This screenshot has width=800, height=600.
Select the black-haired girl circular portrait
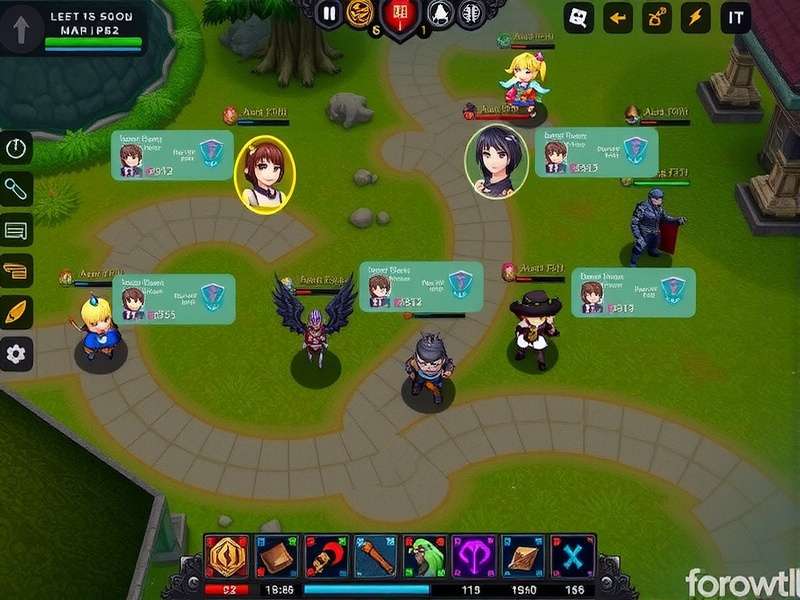coord(496,162)
